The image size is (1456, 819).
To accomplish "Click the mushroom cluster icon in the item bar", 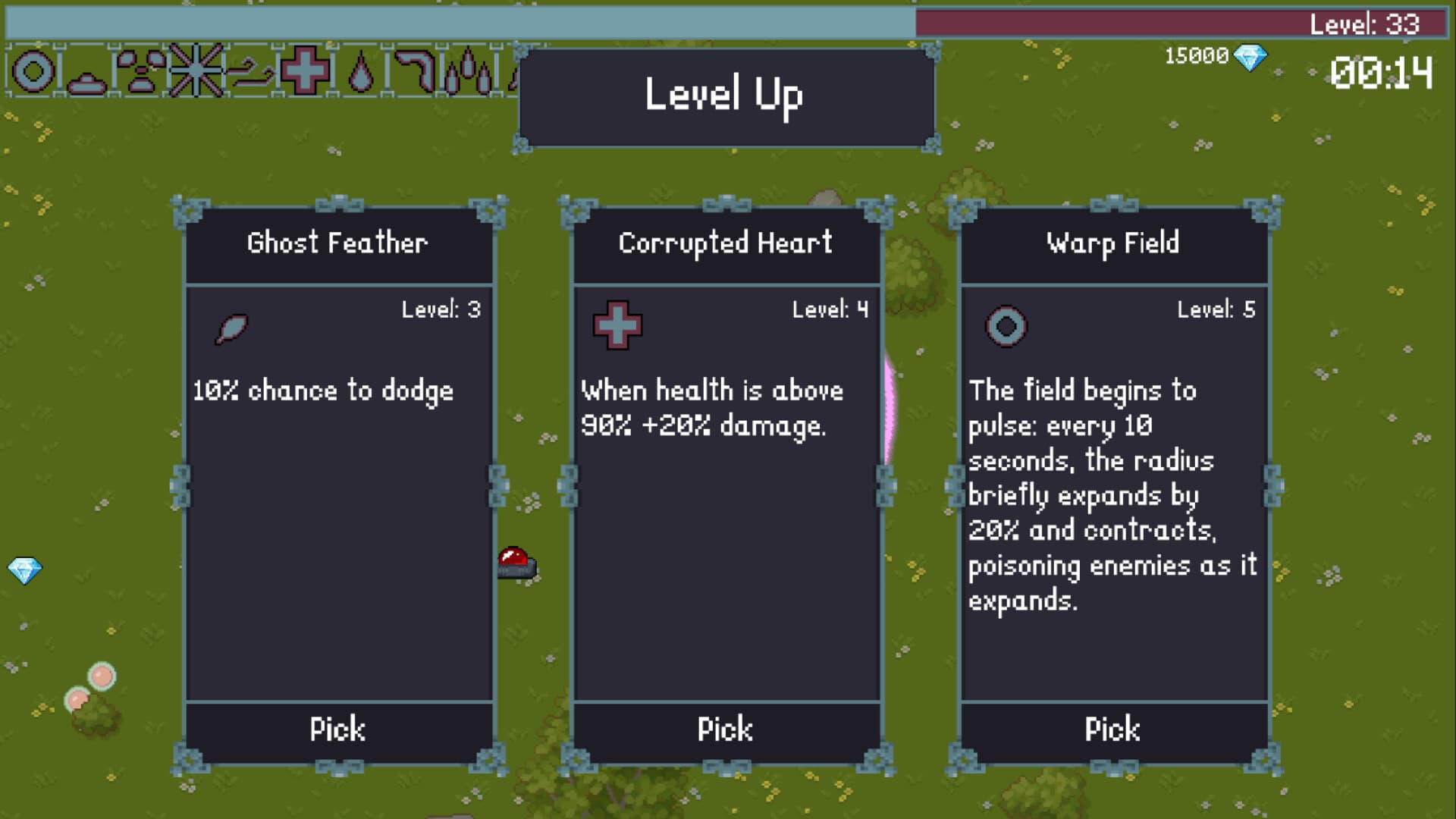I will click(140, 72).
